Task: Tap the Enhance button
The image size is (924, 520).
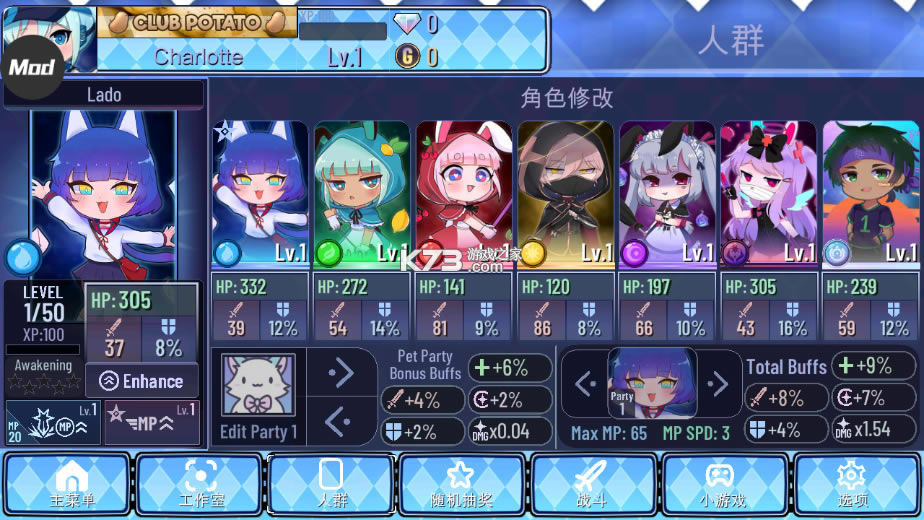Action: tap(142, 381)
